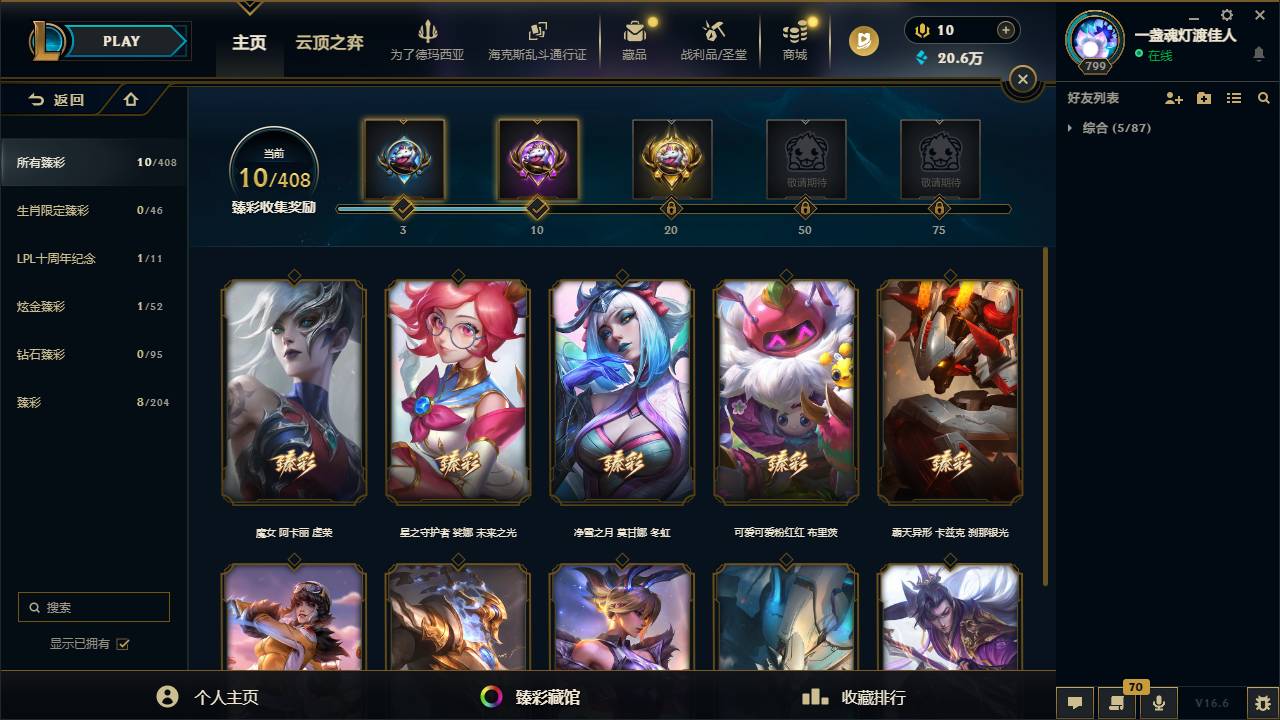Open voice chat microphone icon at bottom
This screenshot has height=720, width=1280.
(1159, 703)
